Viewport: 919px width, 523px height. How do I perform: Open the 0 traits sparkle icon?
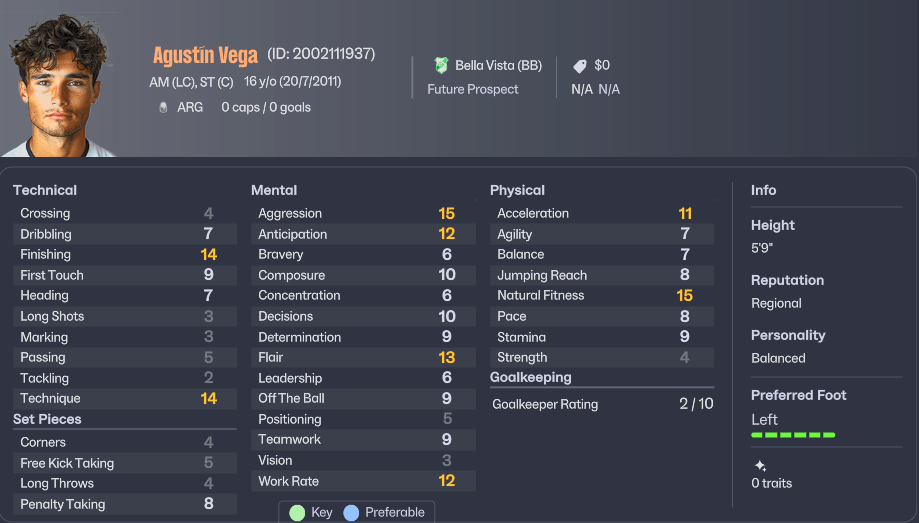tap(760, 466)
